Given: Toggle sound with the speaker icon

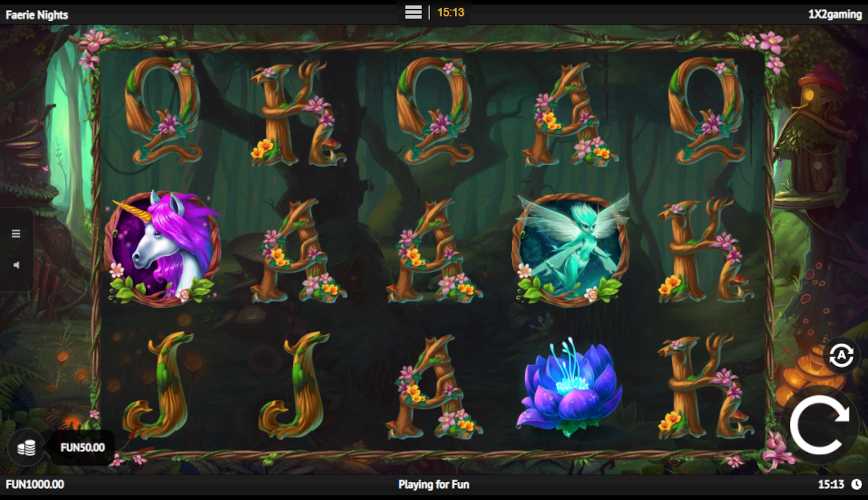Looking at the screenshot, I should pos(16,265).
